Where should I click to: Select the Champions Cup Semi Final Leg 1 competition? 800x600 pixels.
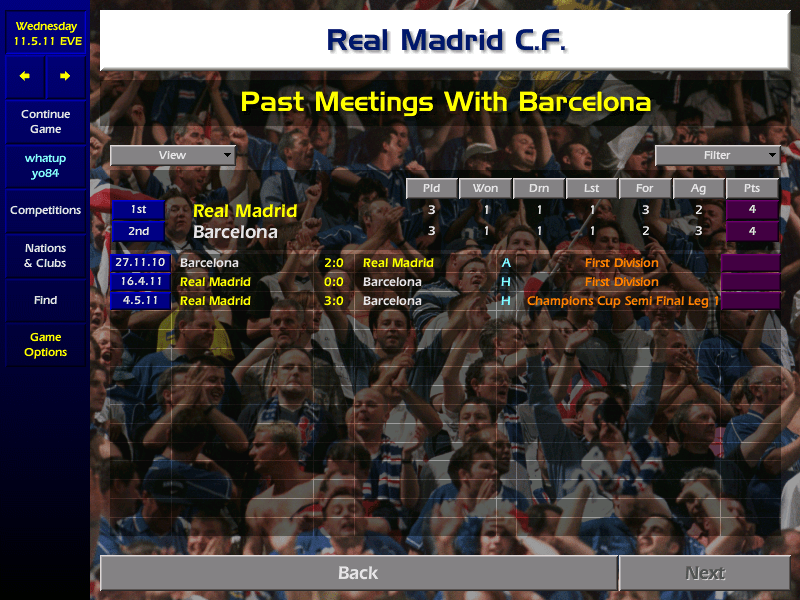click(621, 301)
